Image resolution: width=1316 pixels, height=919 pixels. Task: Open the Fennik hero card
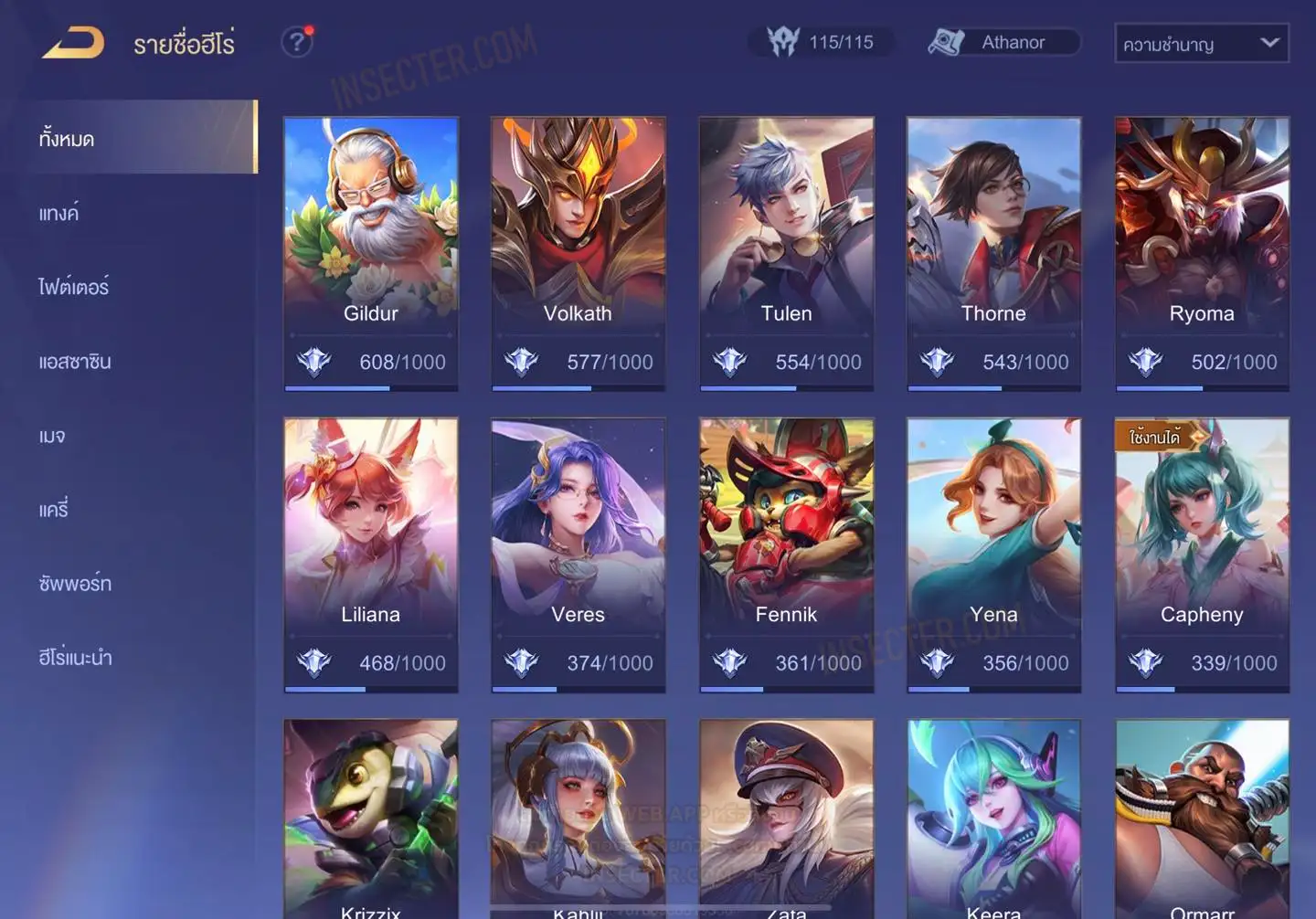[786, 555]
